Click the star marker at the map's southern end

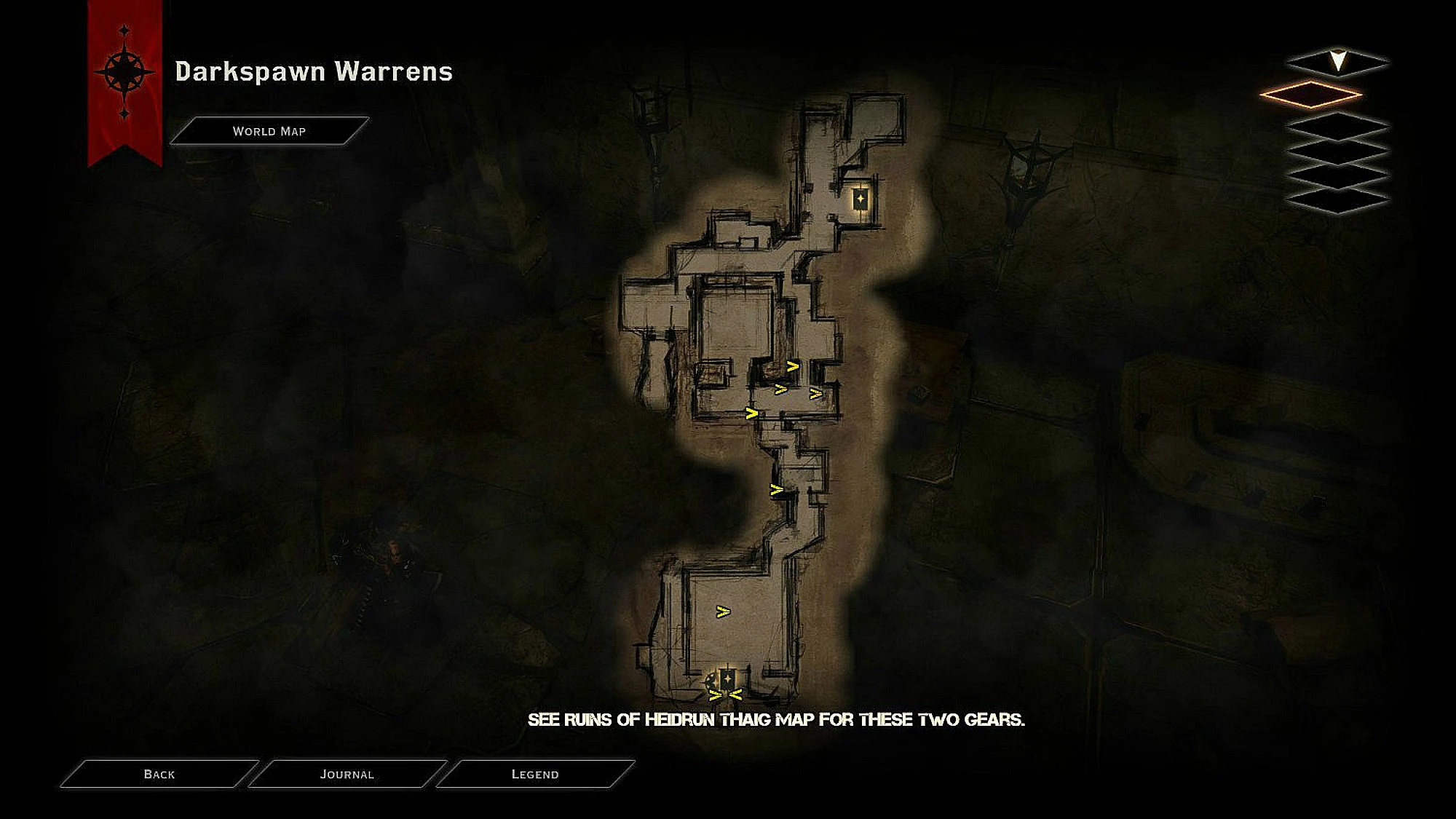(x=727, y=678)
